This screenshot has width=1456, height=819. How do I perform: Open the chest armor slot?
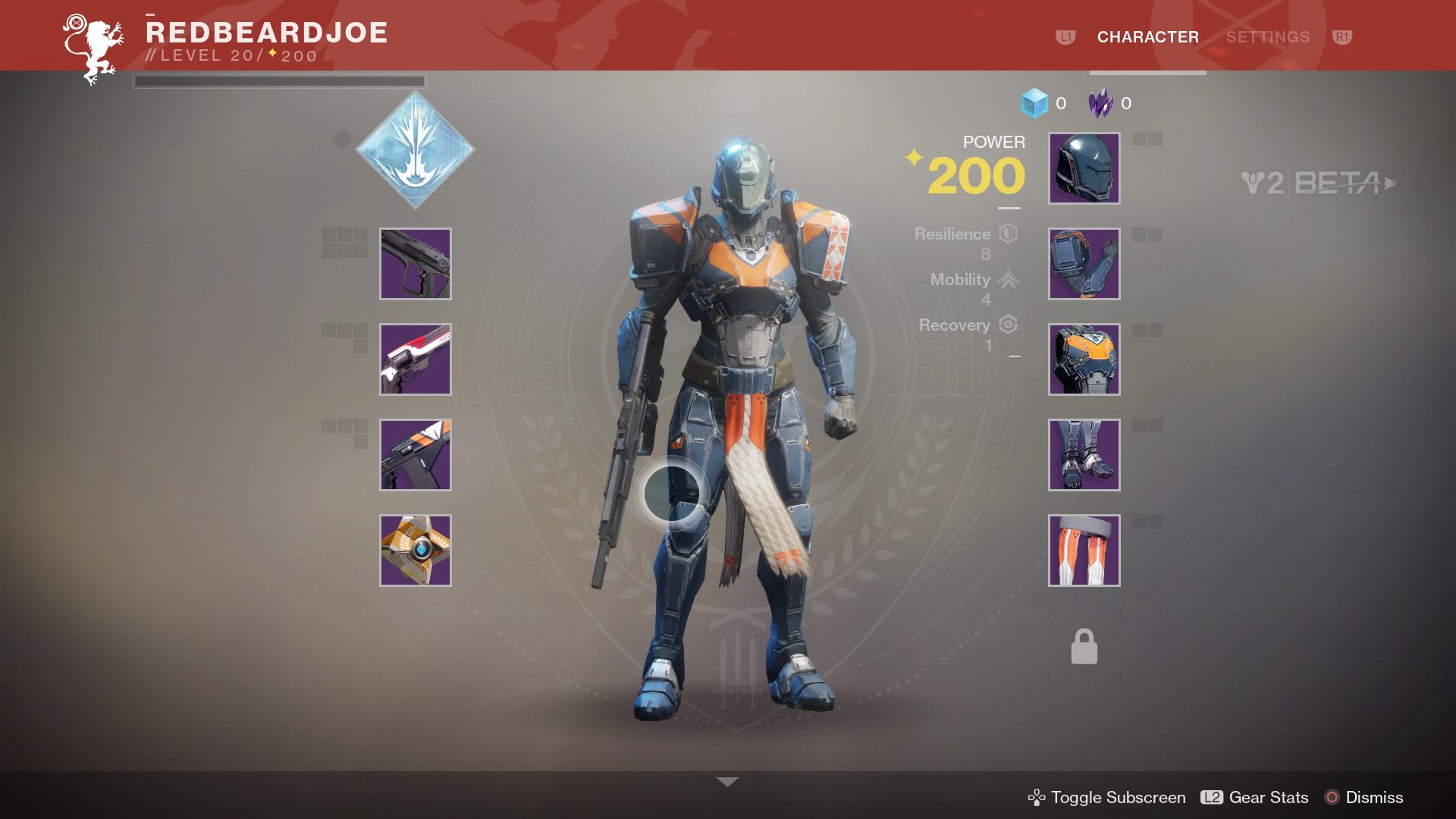[1083, 360]
